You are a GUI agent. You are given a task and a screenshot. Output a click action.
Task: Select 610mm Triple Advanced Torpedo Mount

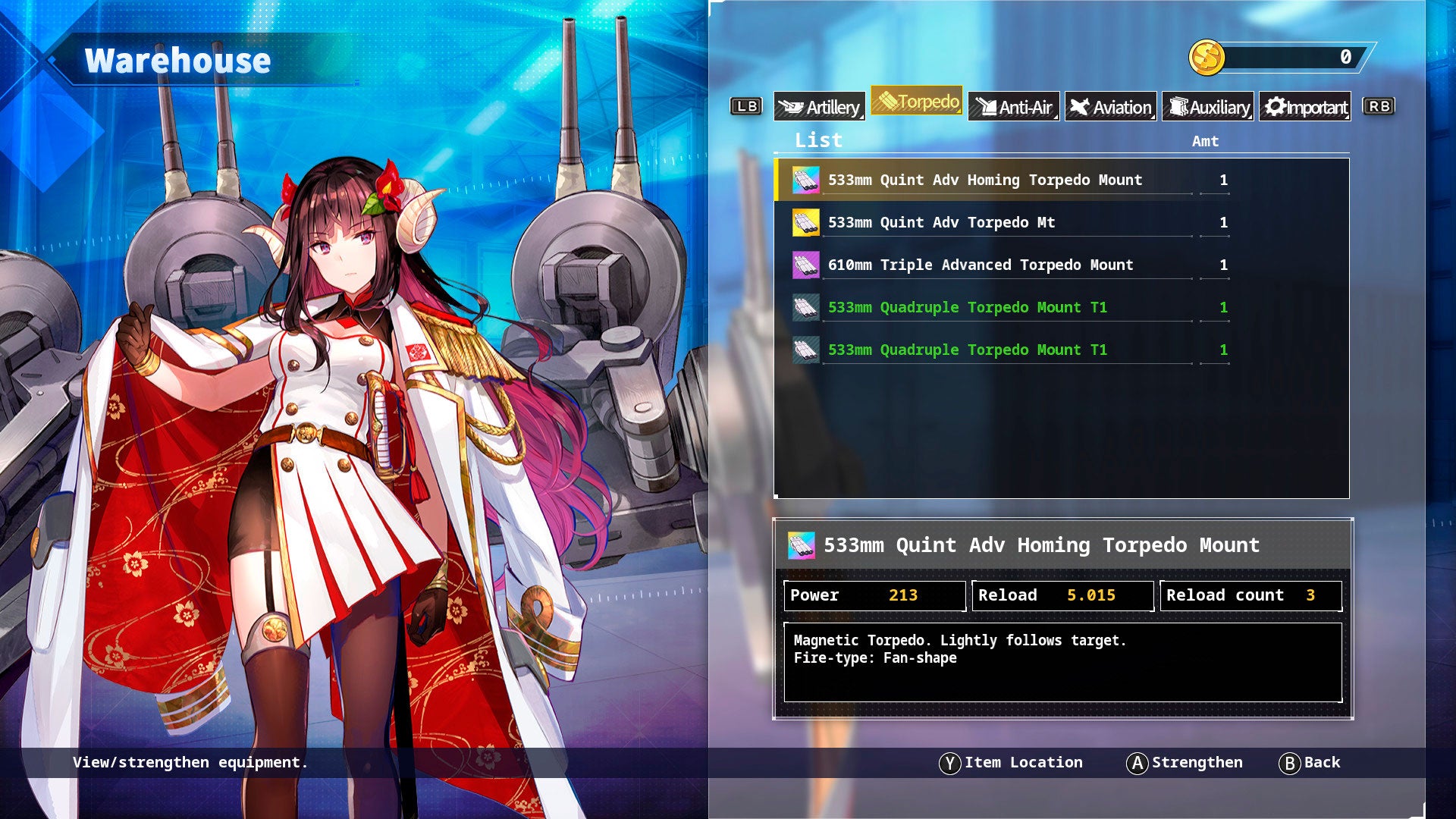980,265
